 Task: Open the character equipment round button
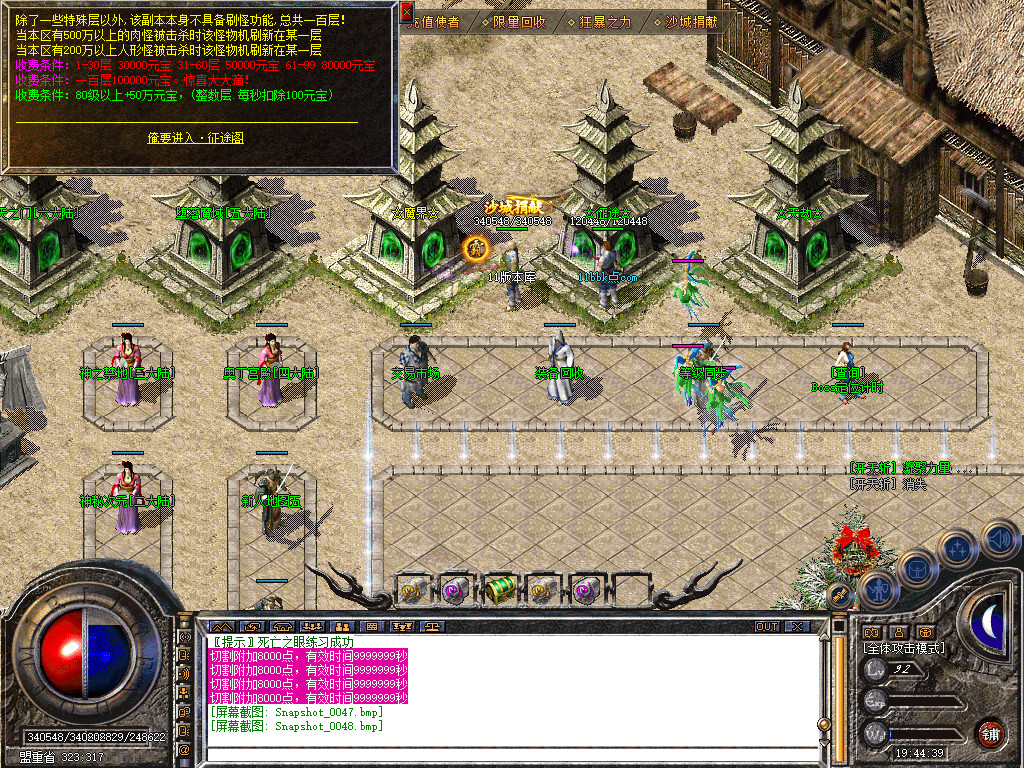coord(877,589)
